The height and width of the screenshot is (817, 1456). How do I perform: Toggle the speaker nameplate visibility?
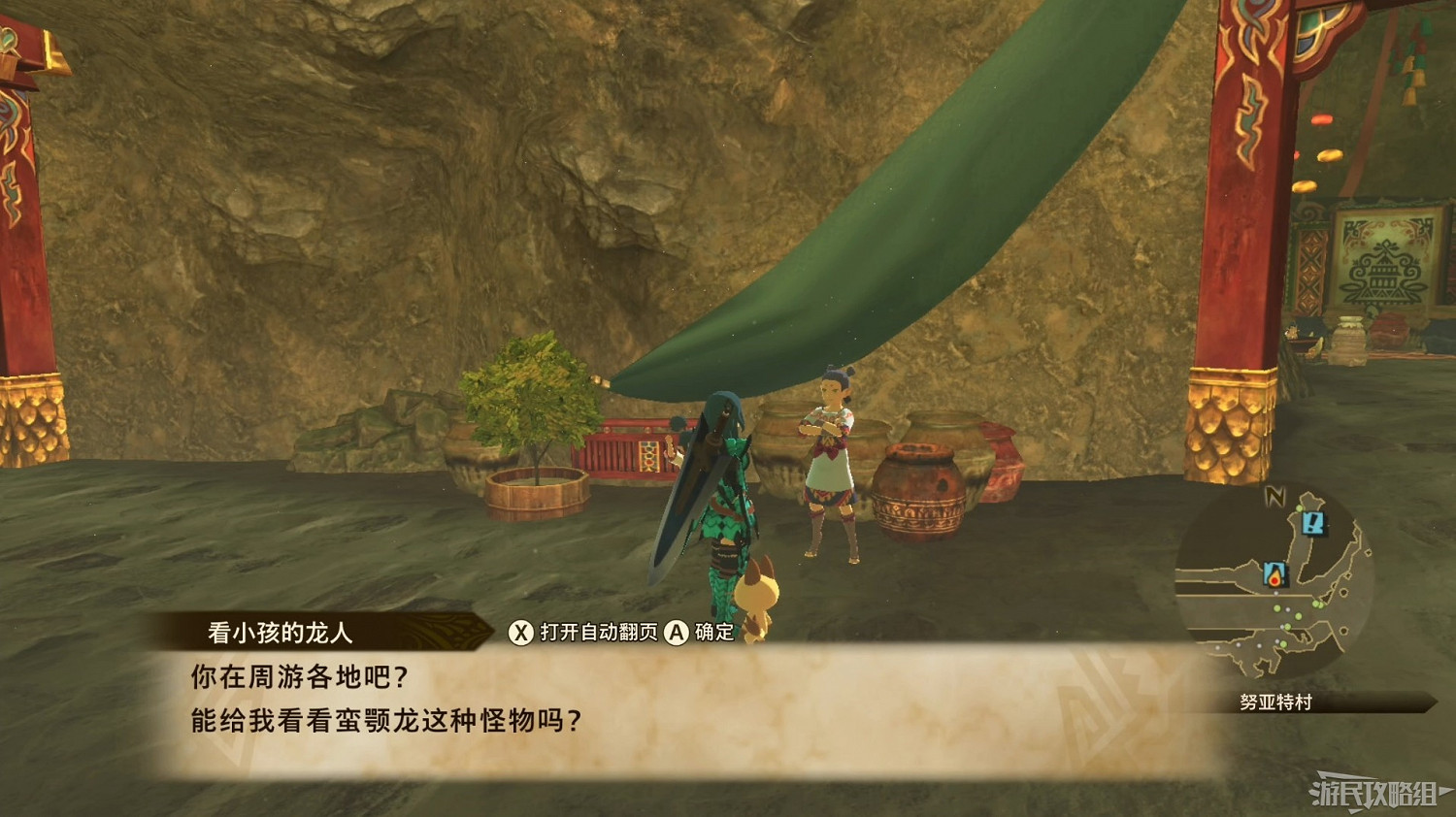pyautogui.click(x=277, y=630)
